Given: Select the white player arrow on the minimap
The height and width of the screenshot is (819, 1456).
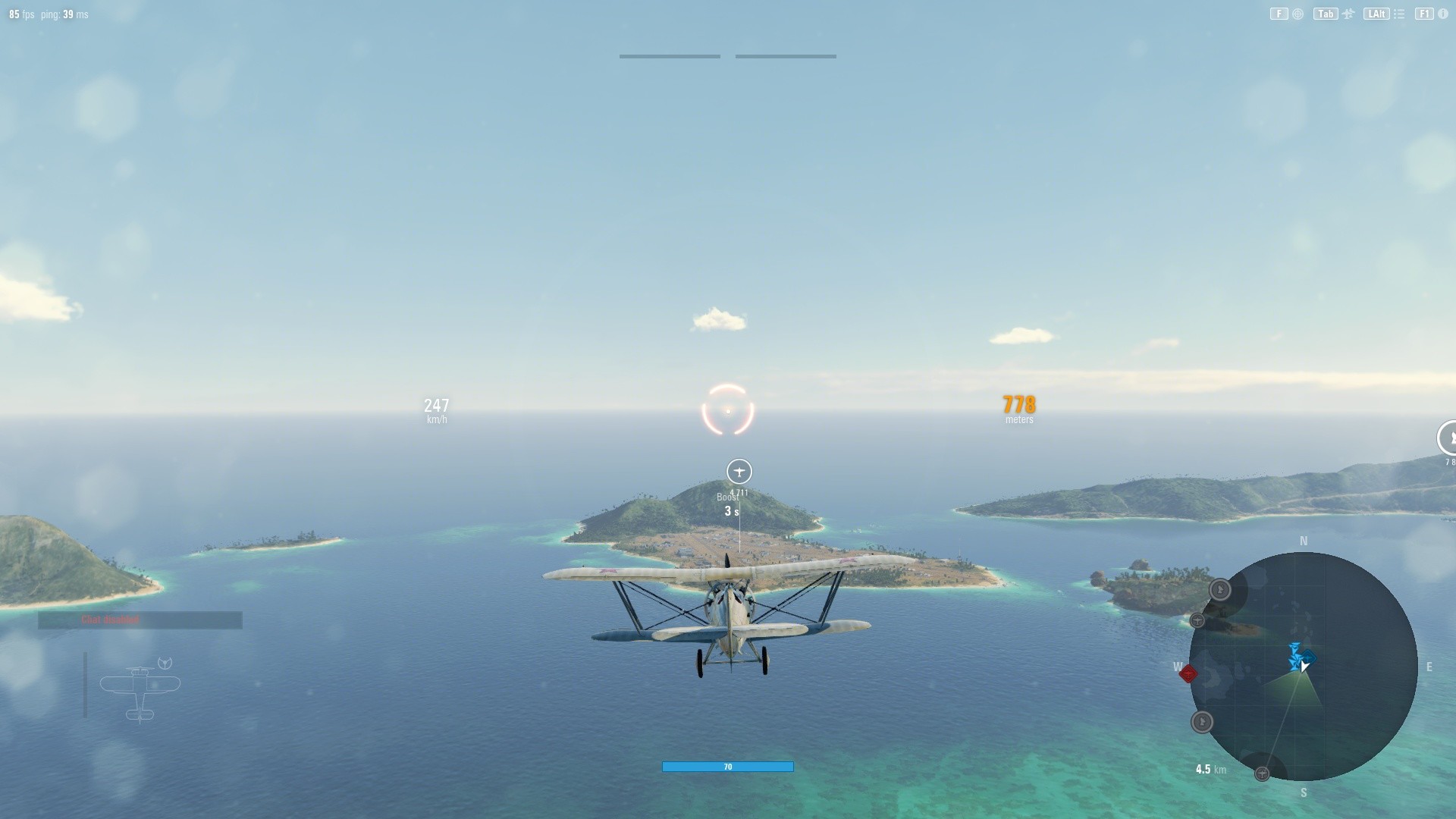Looking at the screenshot, I should tap(1304, 666).
